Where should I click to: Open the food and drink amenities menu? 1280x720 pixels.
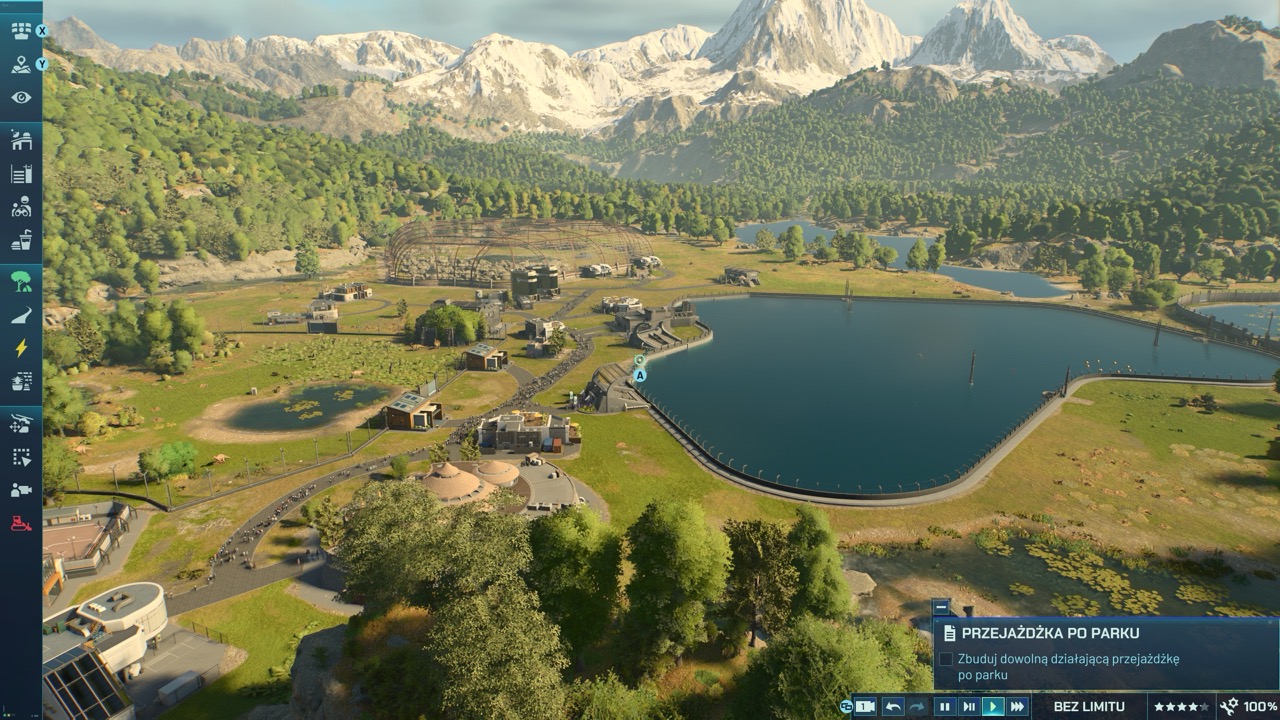[x=21, y=240]
